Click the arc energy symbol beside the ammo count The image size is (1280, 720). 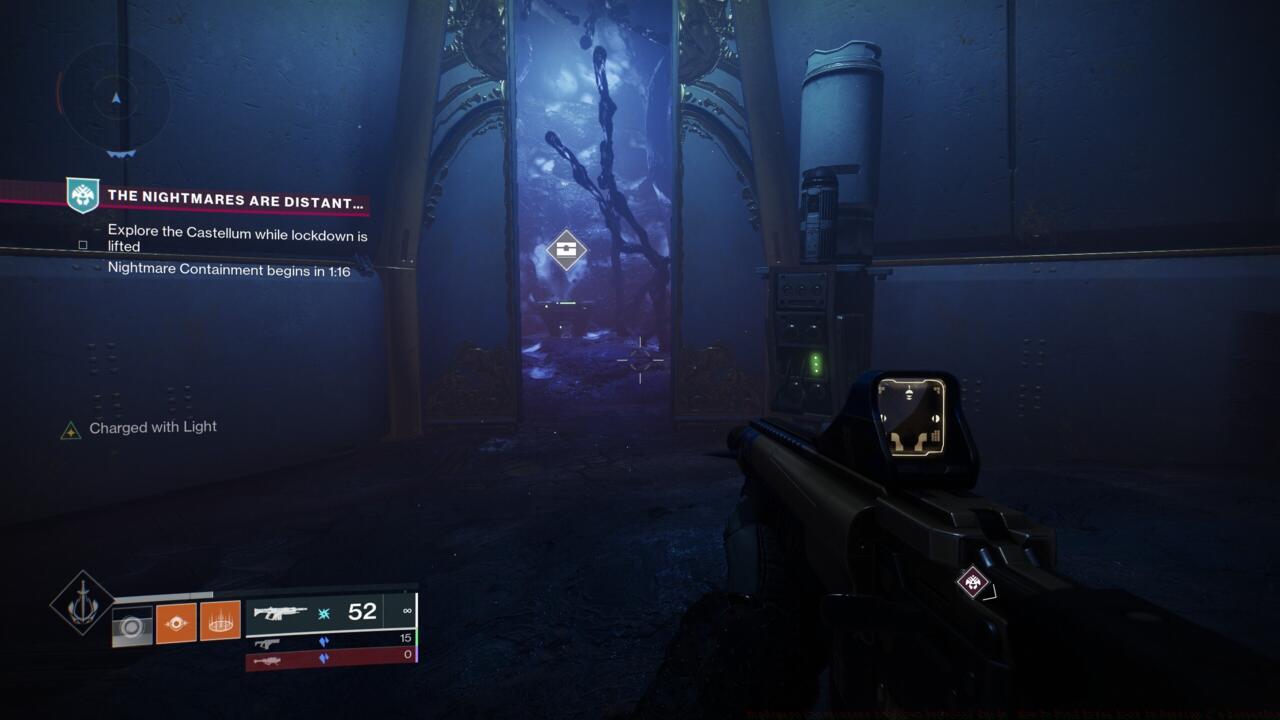tap(322, 611)
